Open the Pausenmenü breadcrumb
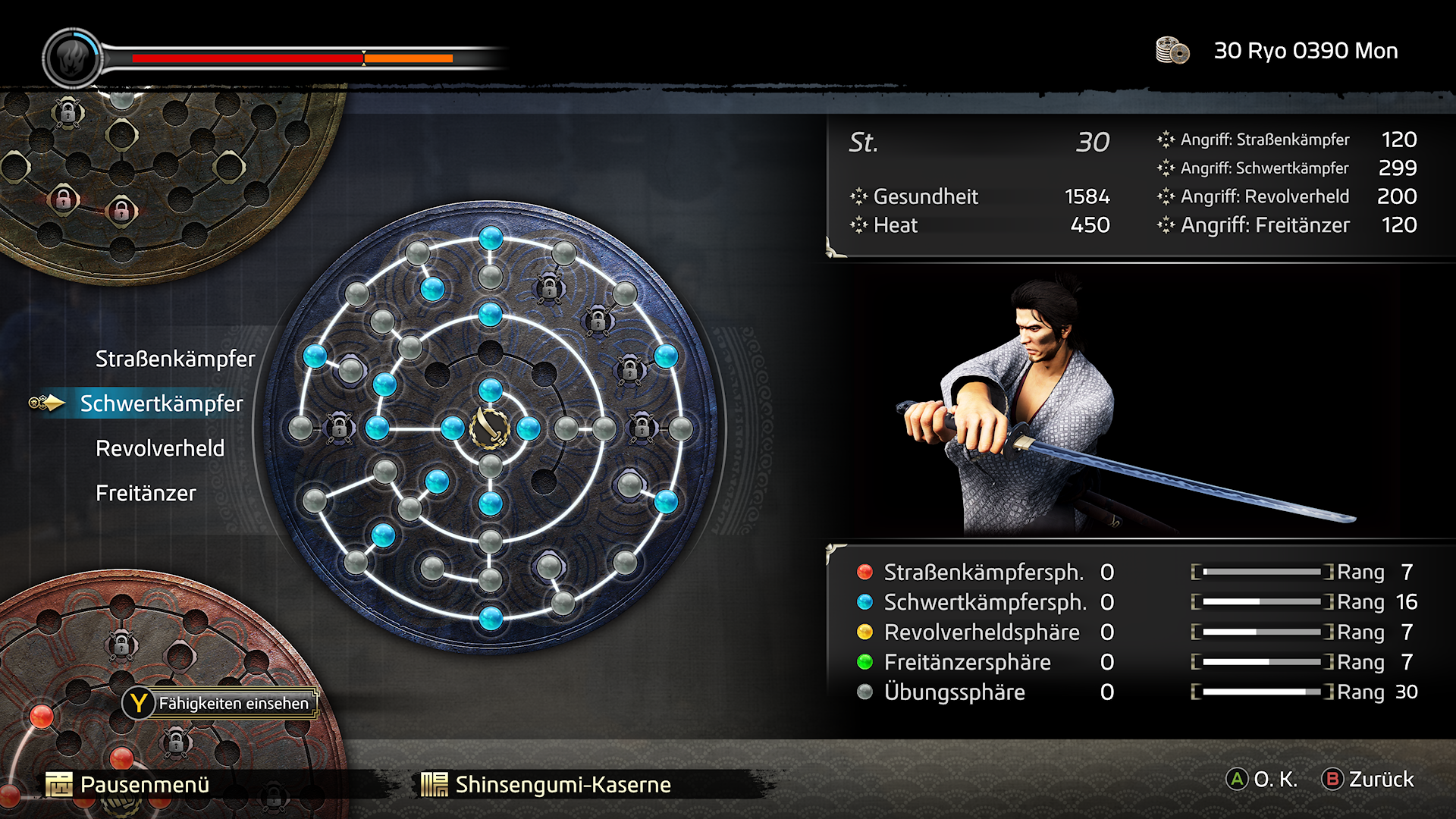This screenshot has height=819, width=1456. (x=128, y=784)
